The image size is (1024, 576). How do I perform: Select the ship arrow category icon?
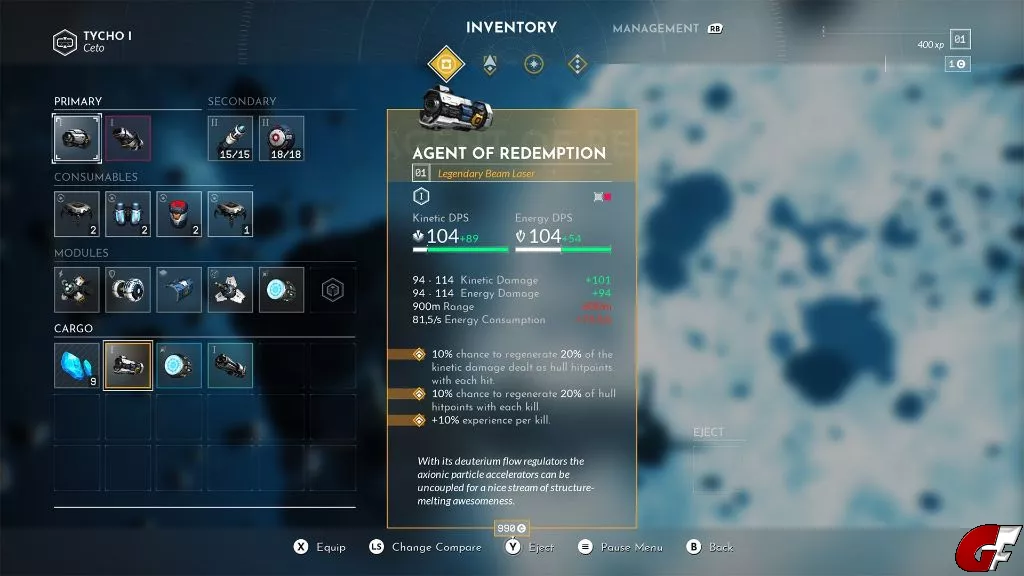click(x=490, y=65)
